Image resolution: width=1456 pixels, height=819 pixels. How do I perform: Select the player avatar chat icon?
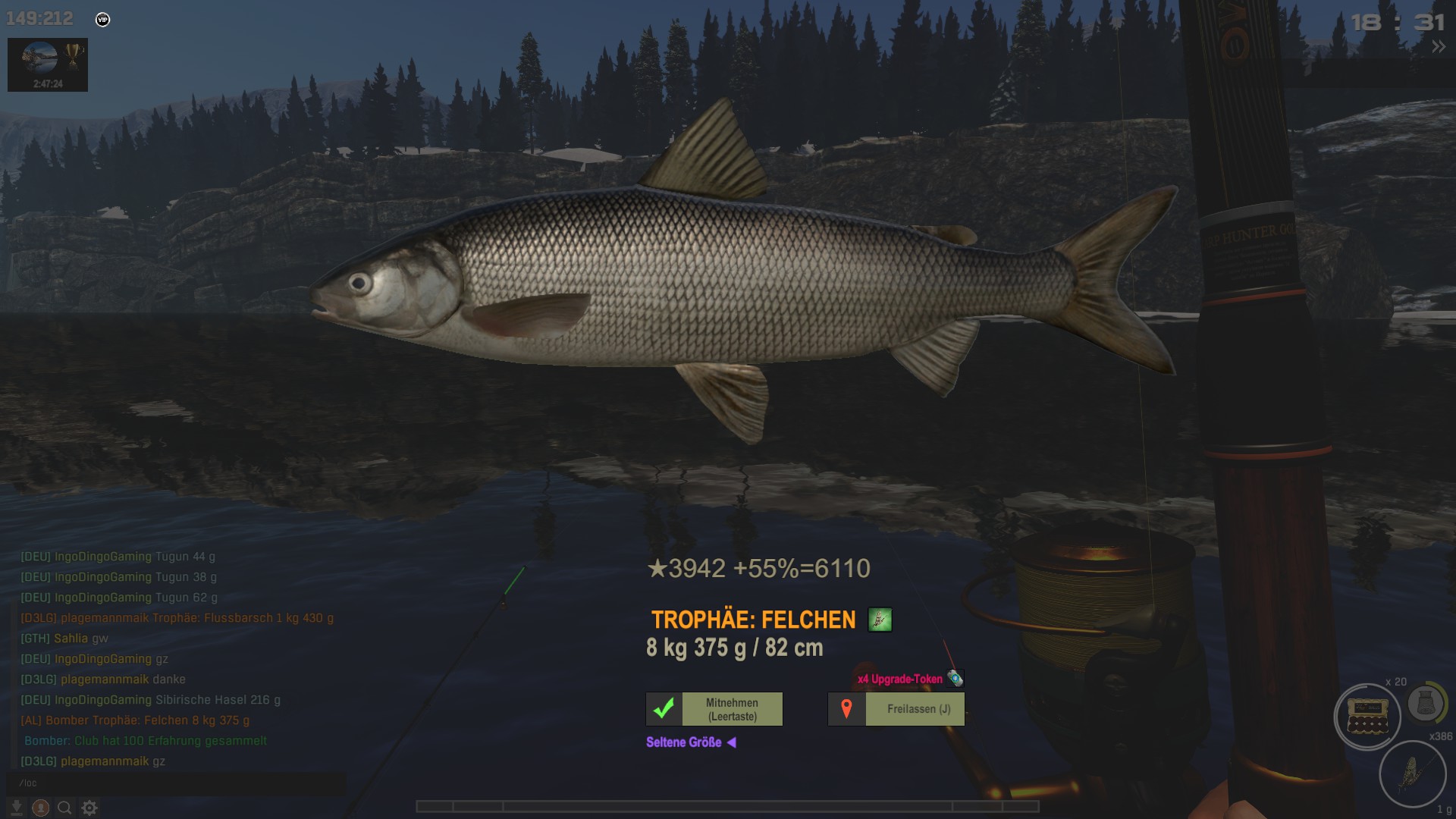[x=41, y=808]
